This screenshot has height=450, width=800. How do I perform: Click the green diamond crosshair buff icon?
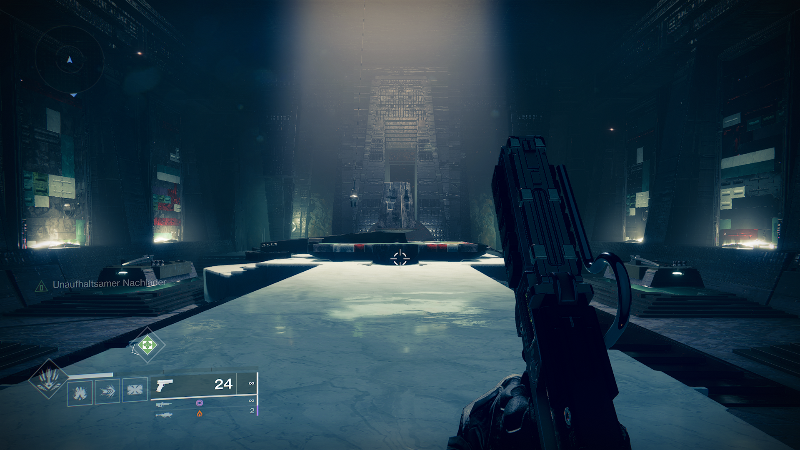(147, 346)
